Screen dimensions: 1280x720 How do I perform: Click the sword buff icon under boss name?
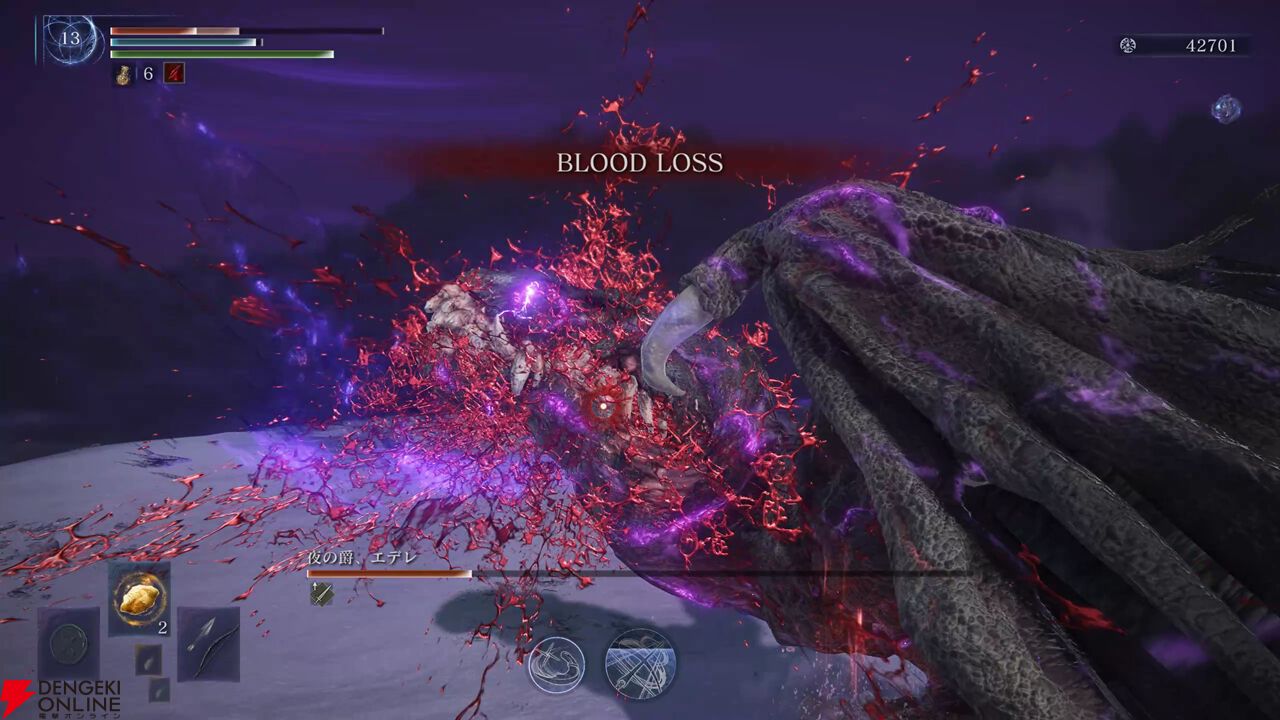(x=321, y=593)
